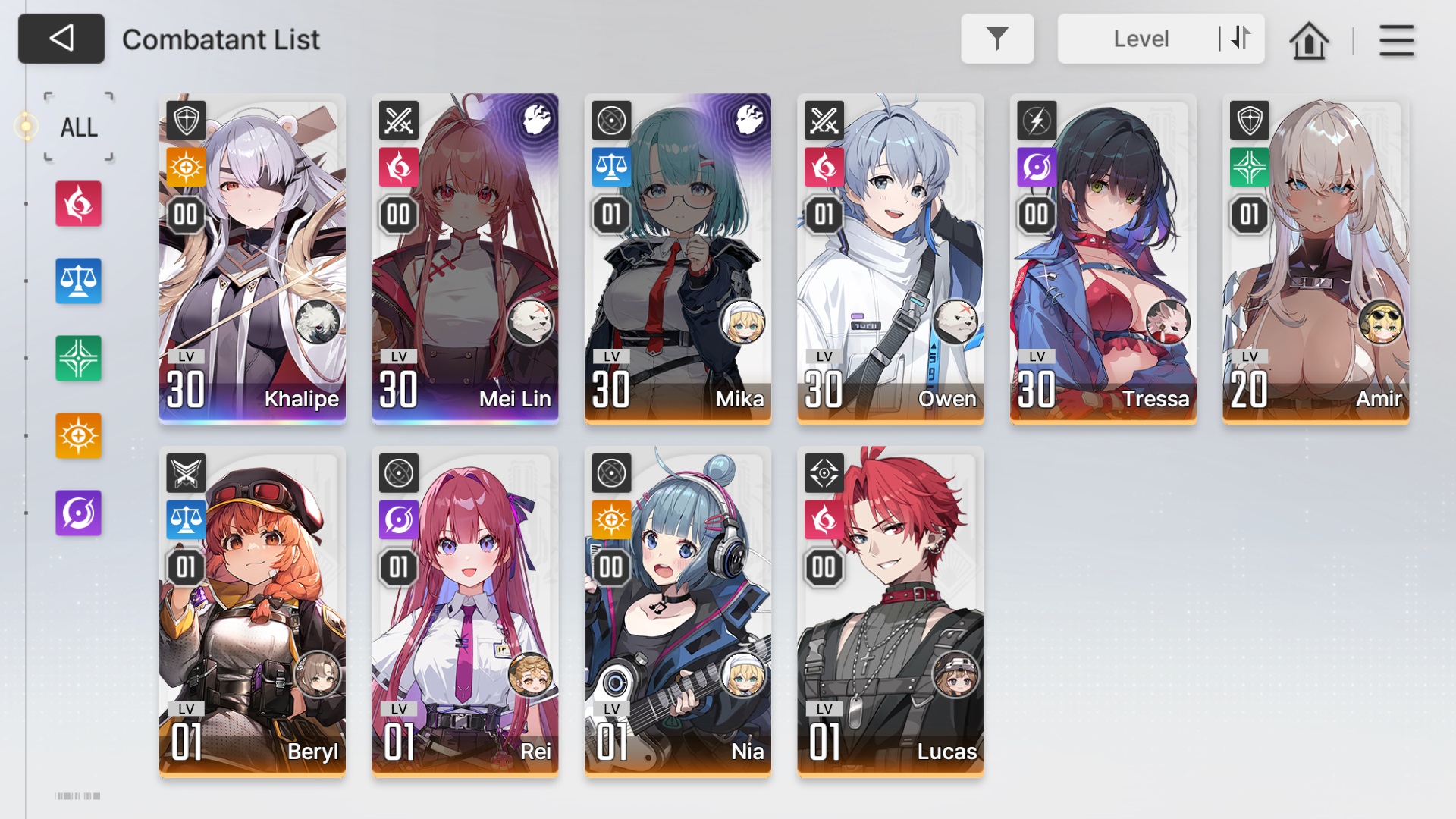
Task: Open the Level sort dropdown
Action: [1140, 39]
